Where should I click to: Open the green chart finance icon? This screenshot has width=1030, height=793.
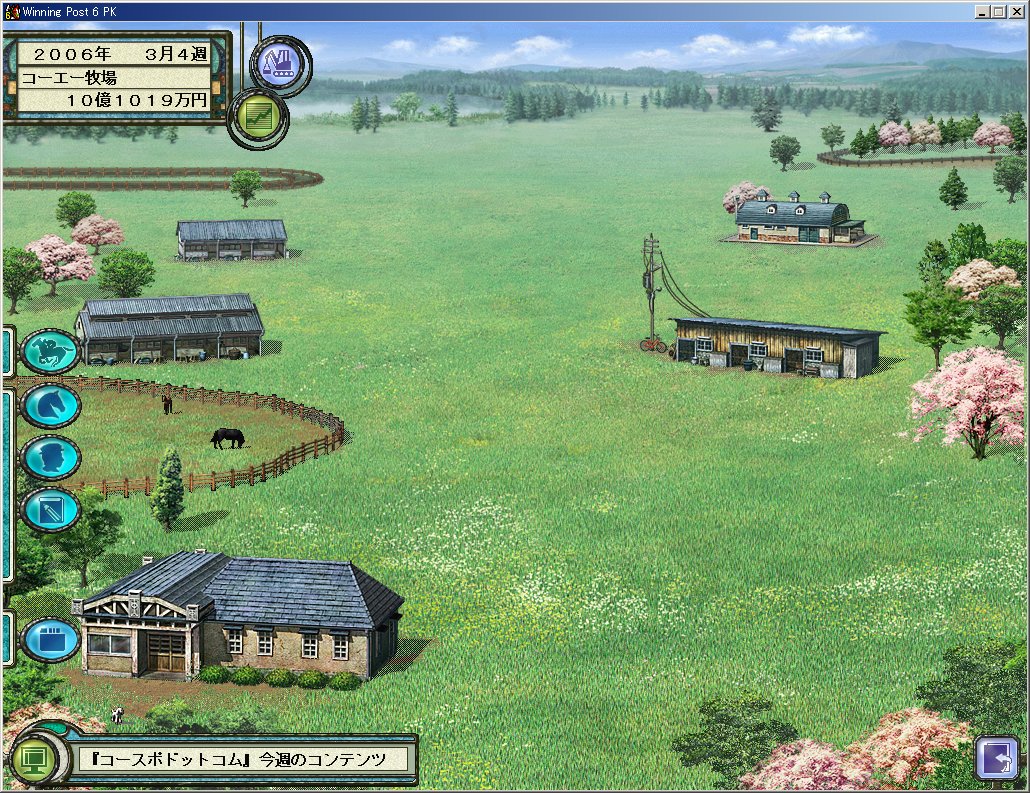tap(258, 118)
